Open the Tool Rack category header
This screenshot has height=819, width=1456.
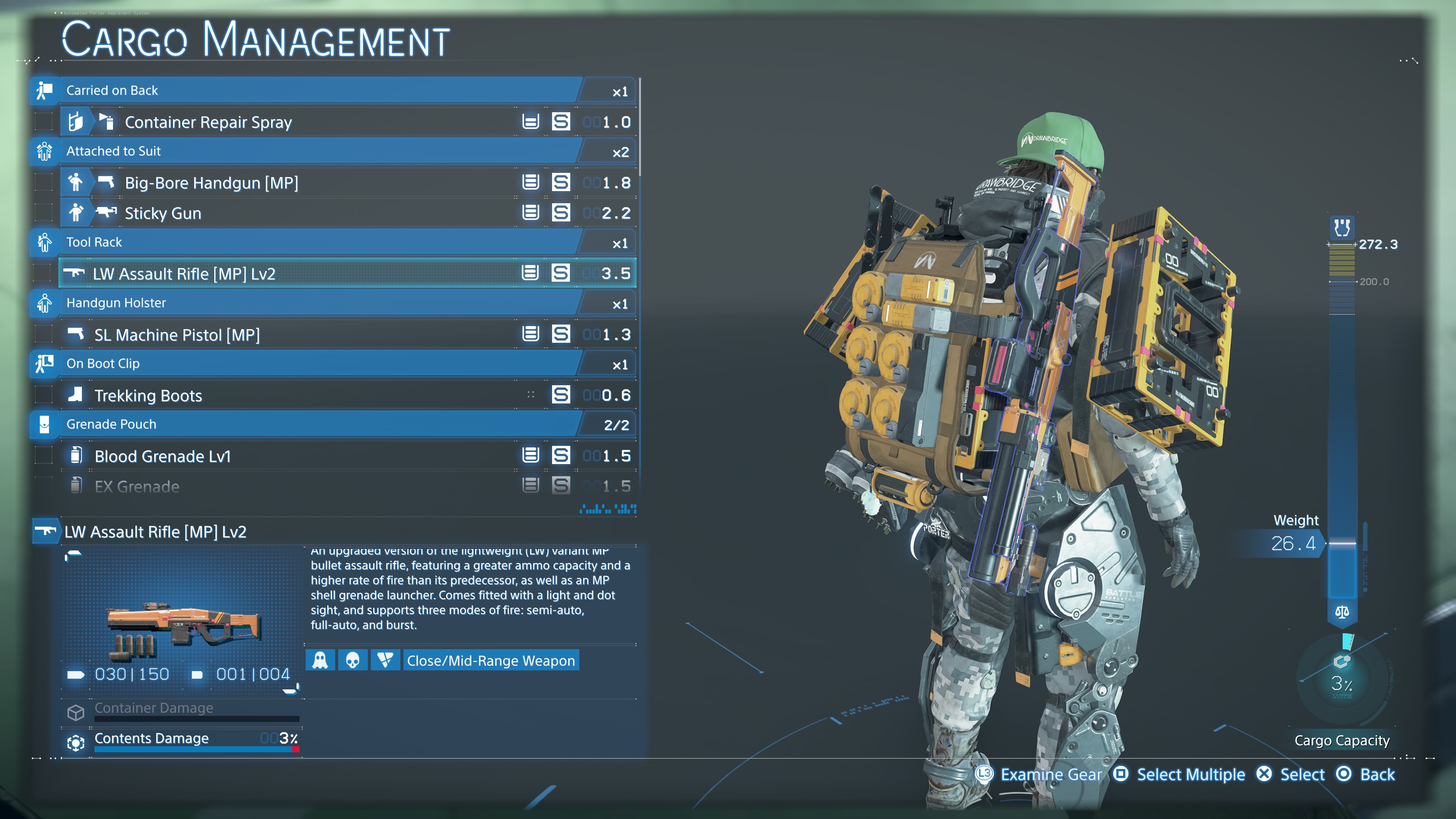coord(94,242)
